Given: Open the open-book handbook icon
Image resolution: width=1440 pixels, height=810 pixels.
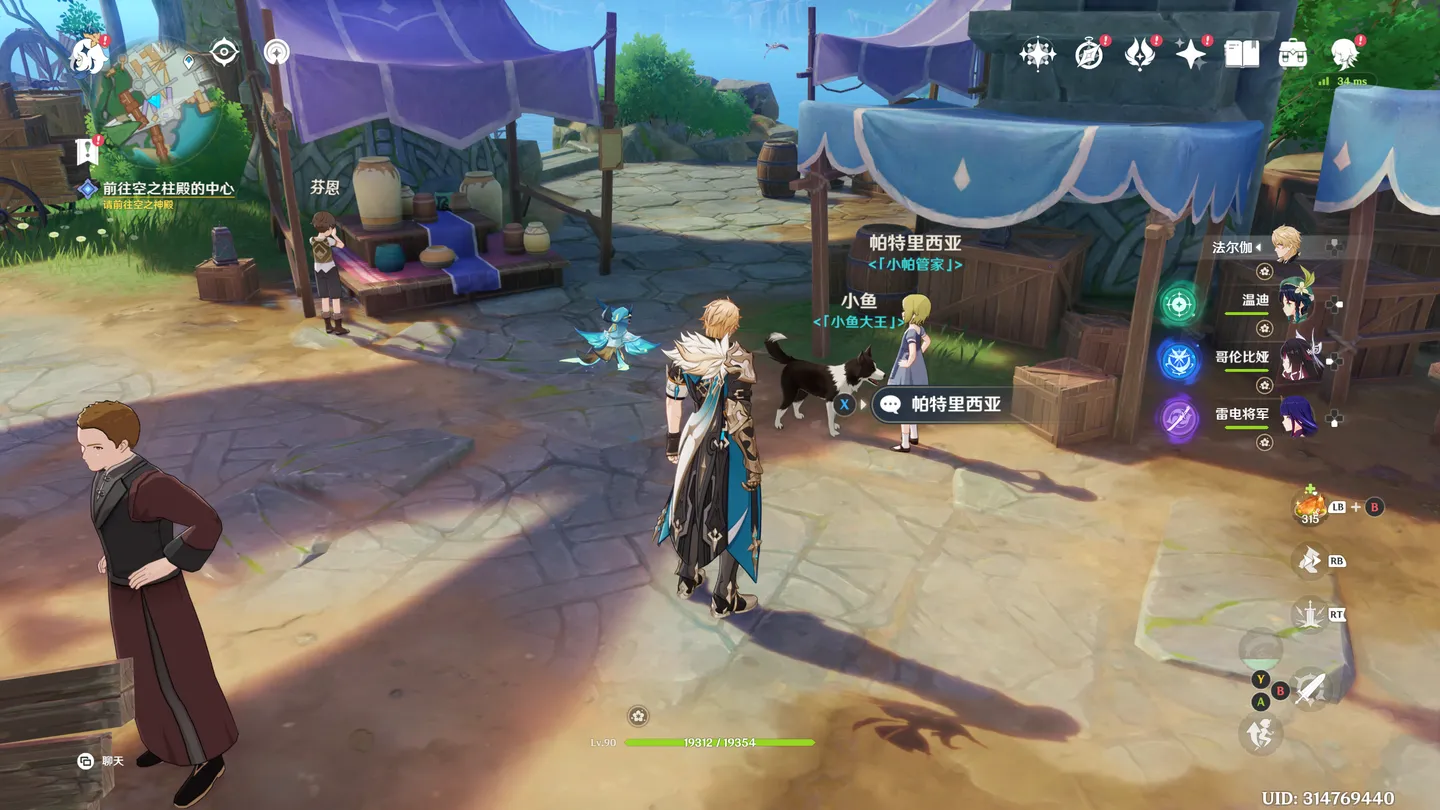Looking at the screenshot, I should 1242,54.
